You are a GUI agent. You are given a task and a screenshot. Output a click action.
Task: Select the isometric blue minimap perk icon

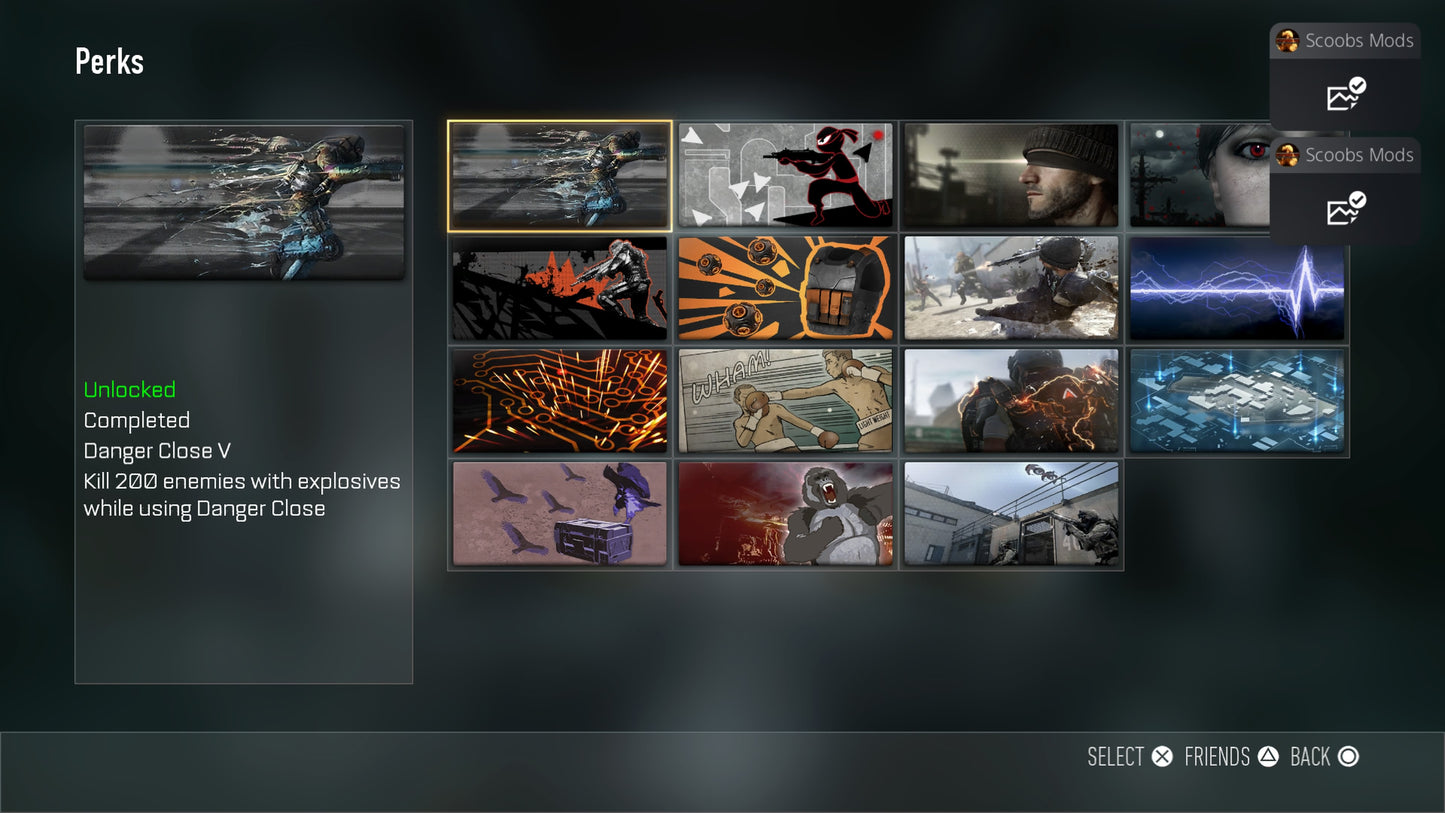tap(1237, 400)
